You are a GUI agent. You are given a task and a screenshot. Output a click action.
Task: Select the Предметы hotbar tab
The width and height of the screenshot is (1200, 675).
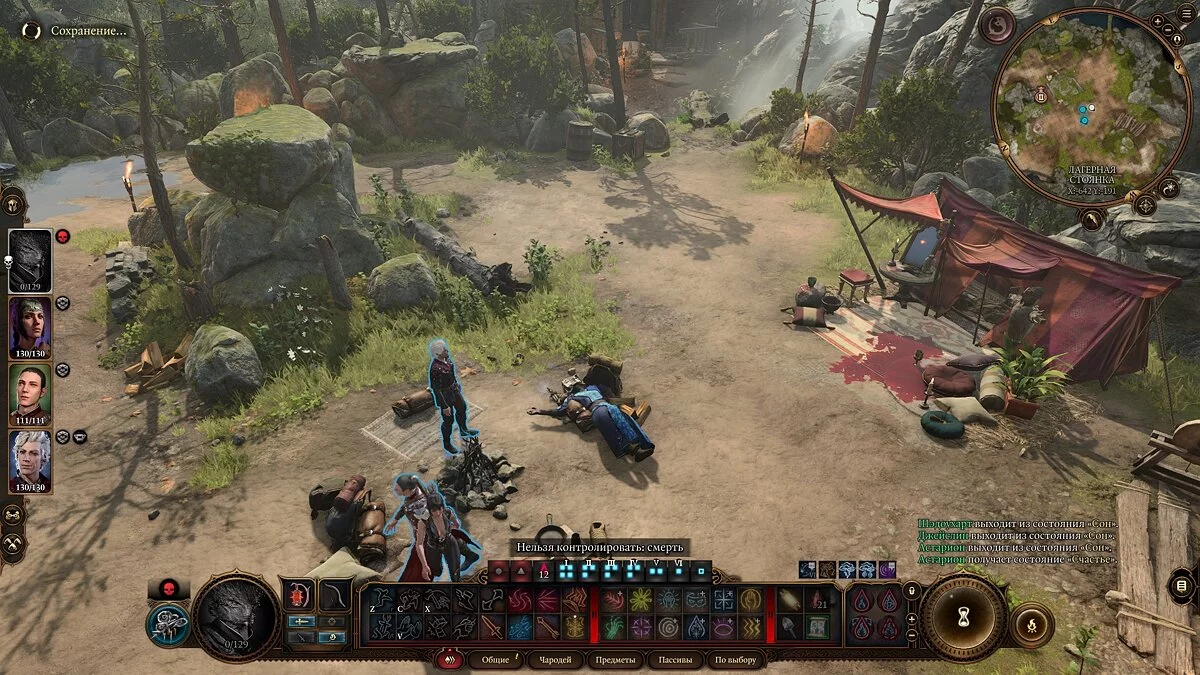point(614,660)
